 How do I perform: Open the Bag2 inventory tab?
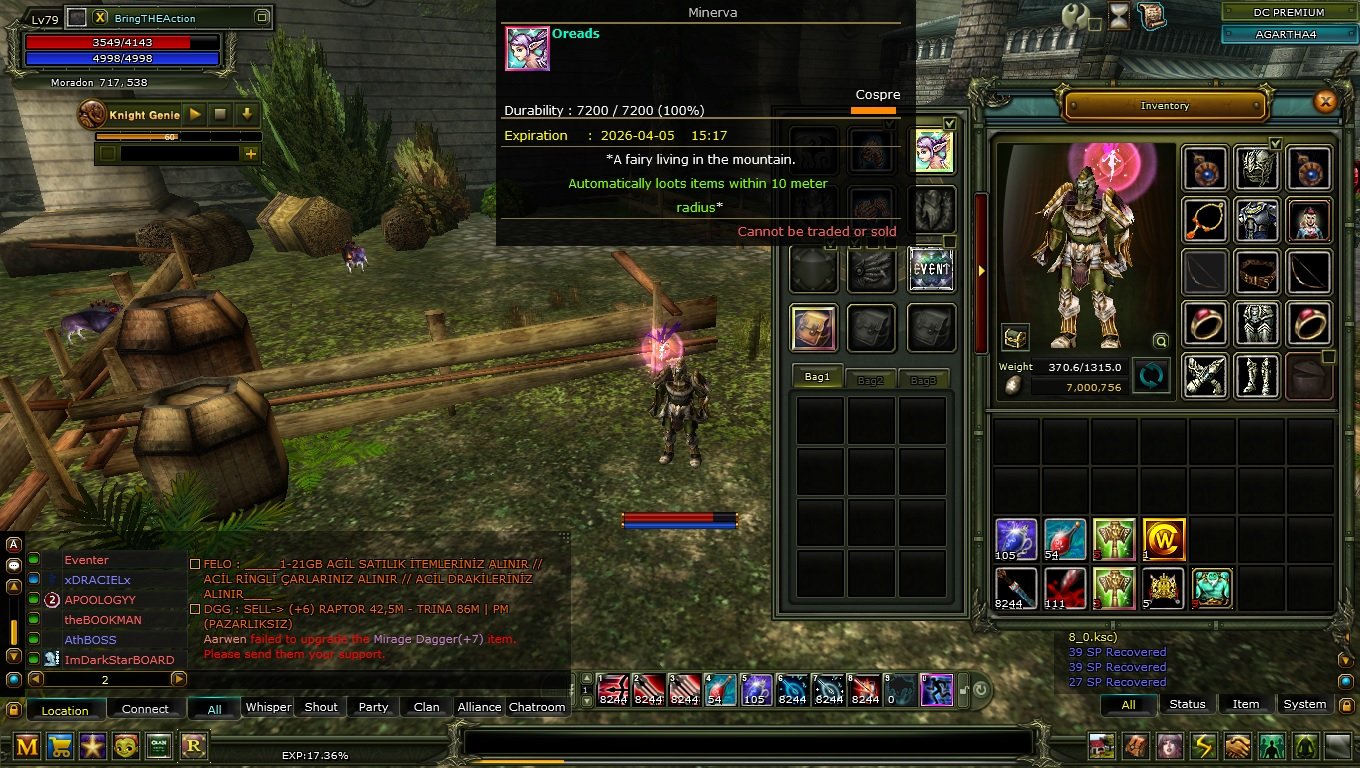click(871, 379)
